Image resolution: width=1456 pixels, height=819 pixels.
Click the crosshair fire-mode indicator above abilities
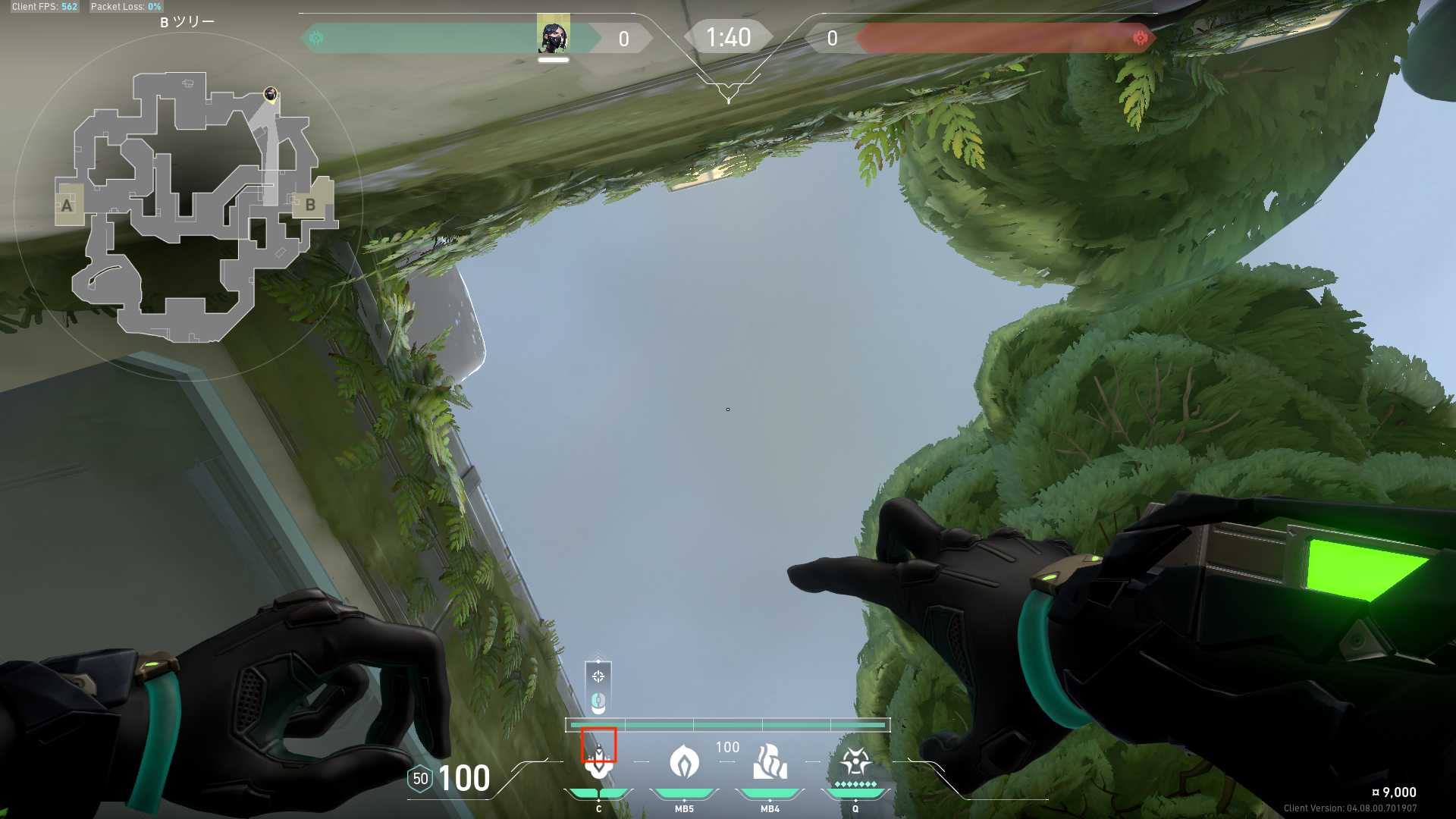coord(598,676)
